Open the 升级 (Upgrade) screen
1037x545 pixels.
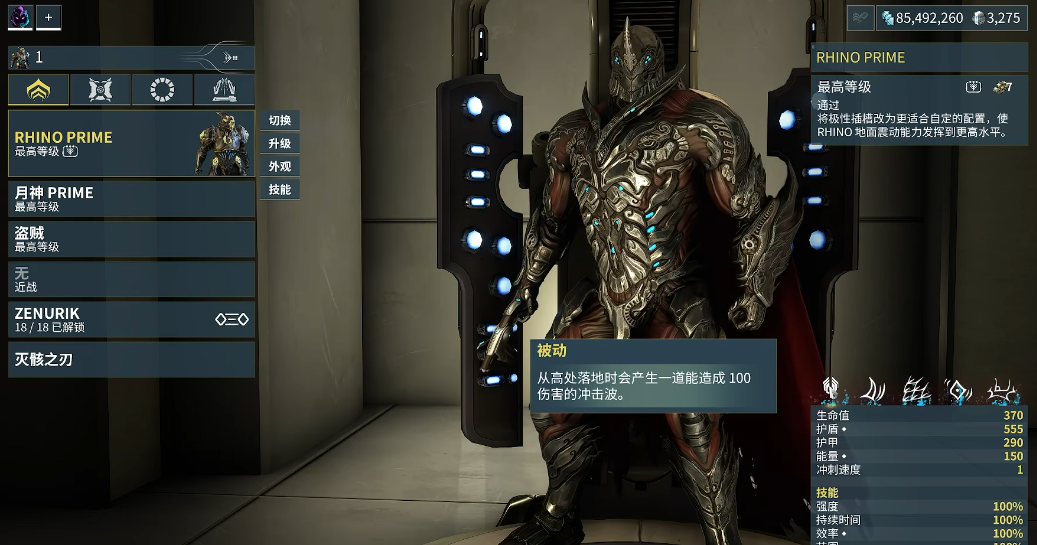280,144
